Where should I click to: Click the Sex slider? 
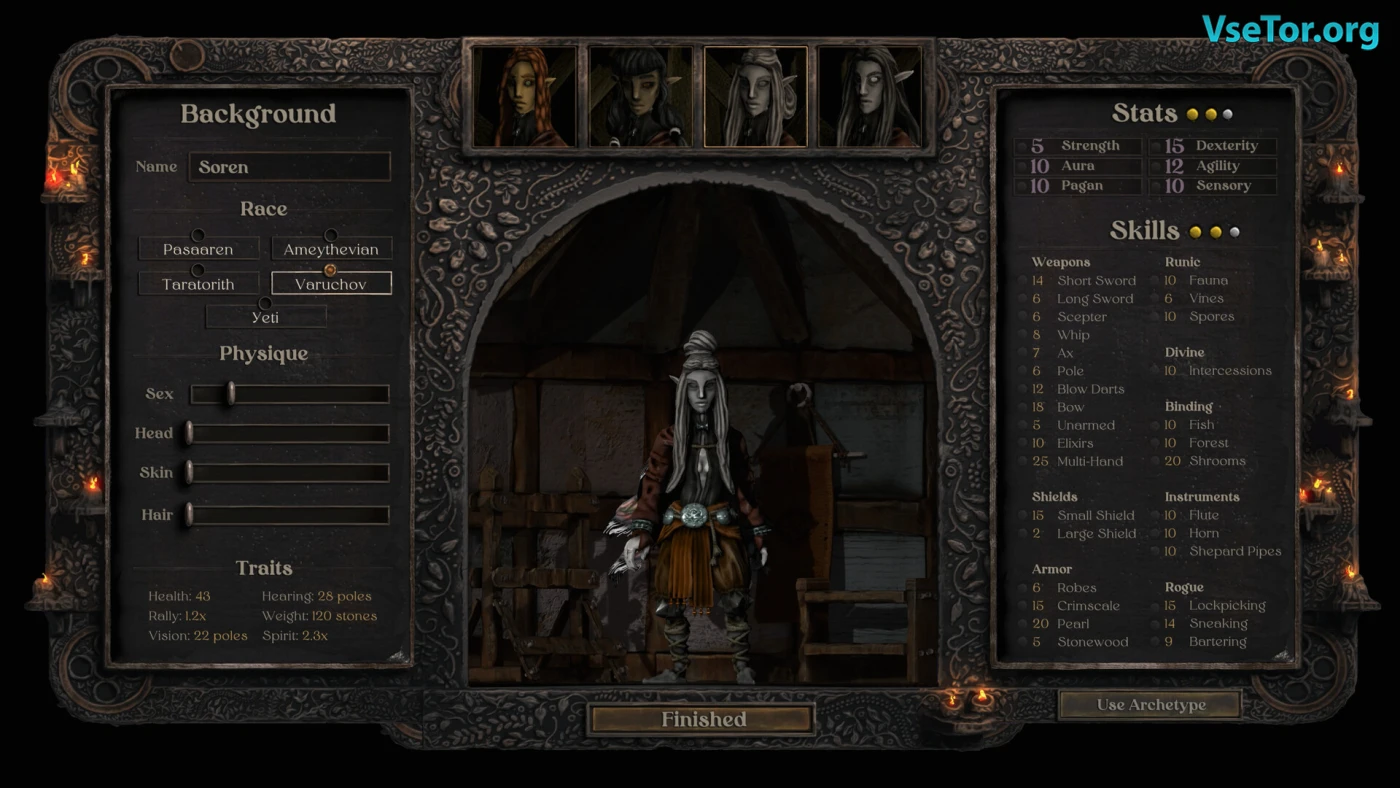click(x=289, y=394)
